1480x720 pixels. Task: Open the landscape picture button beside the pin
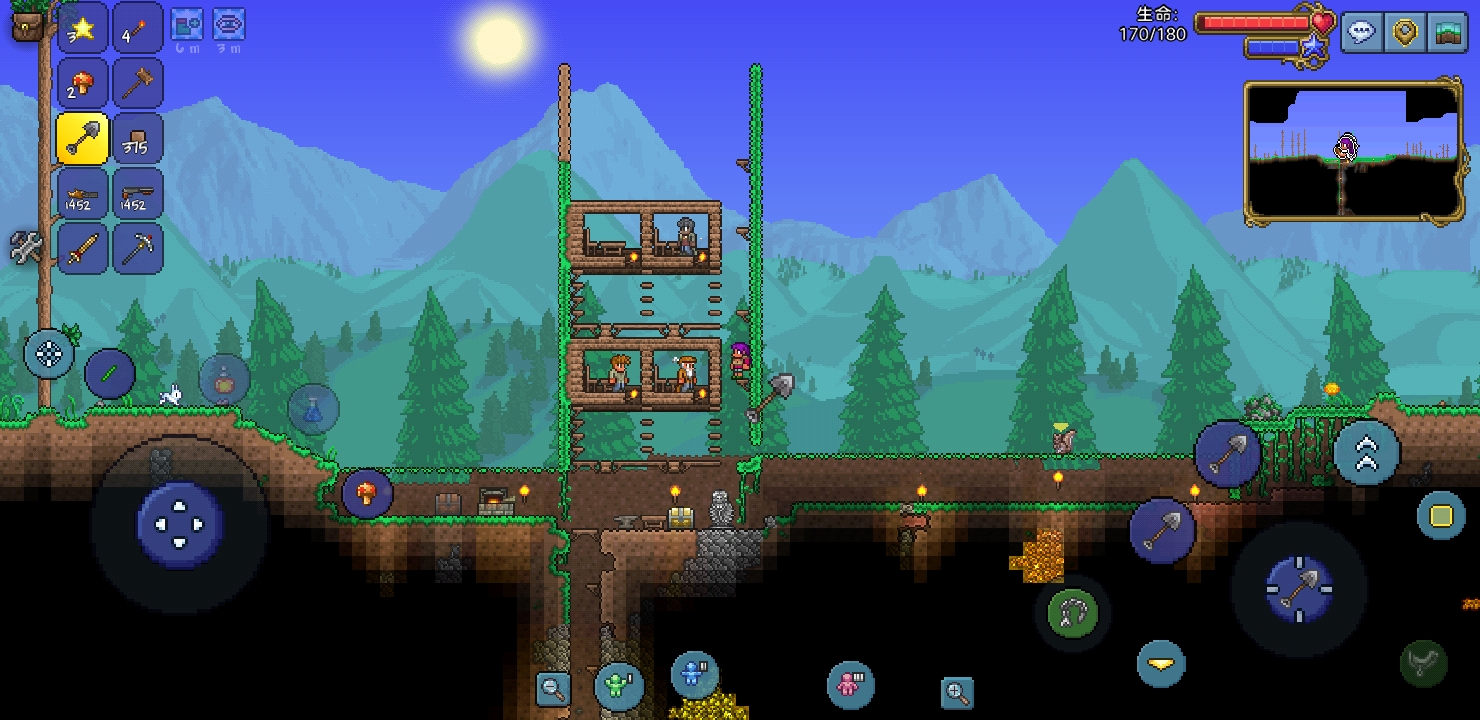(1447, 31)
